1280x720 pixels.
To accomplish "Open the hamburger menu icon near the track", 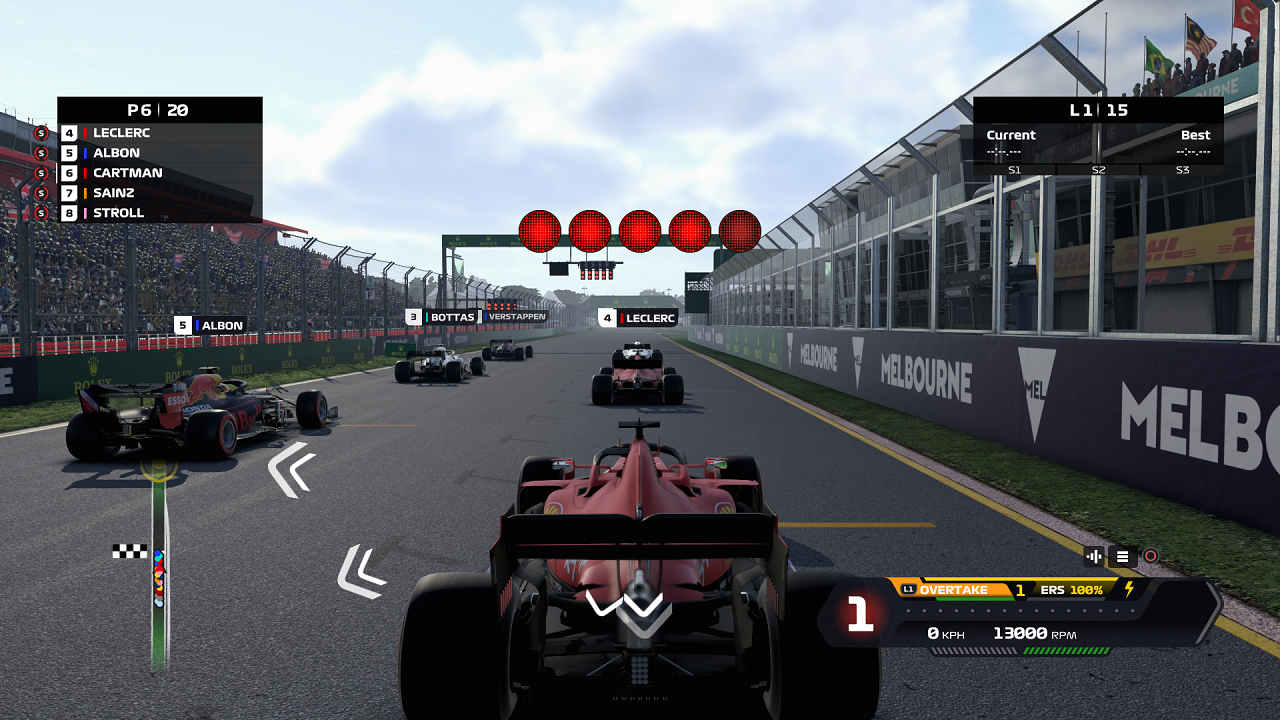I will click(1123, 555).
